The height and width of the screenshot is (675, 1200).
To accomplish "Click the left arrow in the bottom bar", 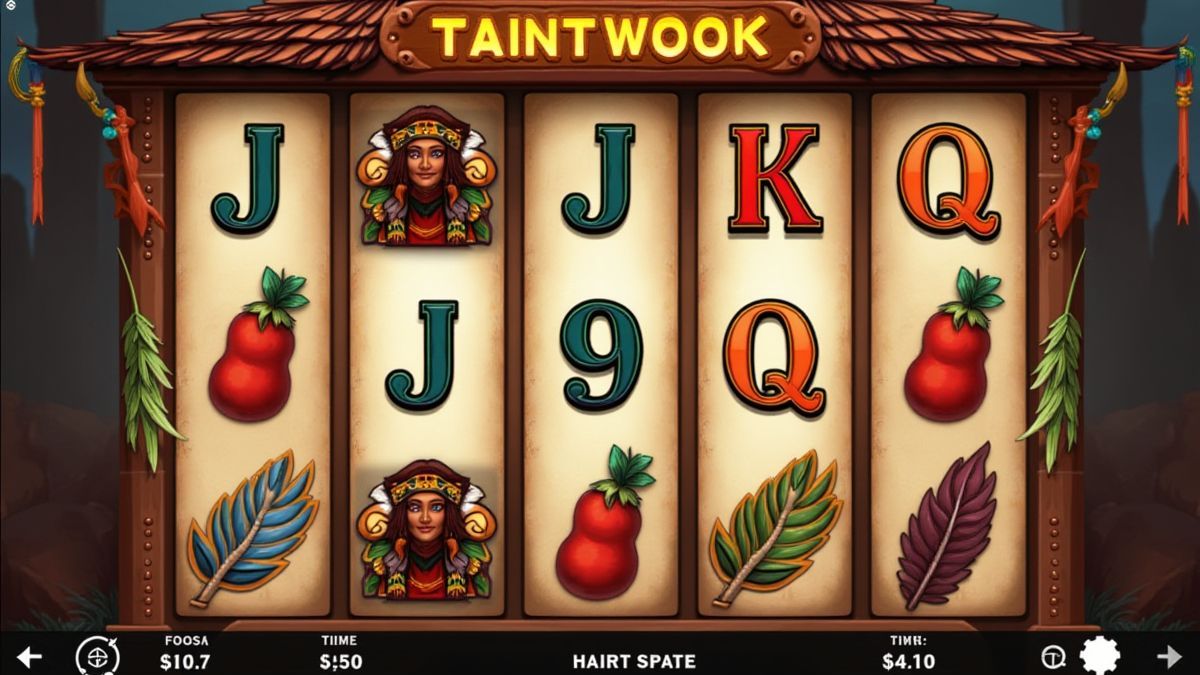I will (x=30, y=657).
